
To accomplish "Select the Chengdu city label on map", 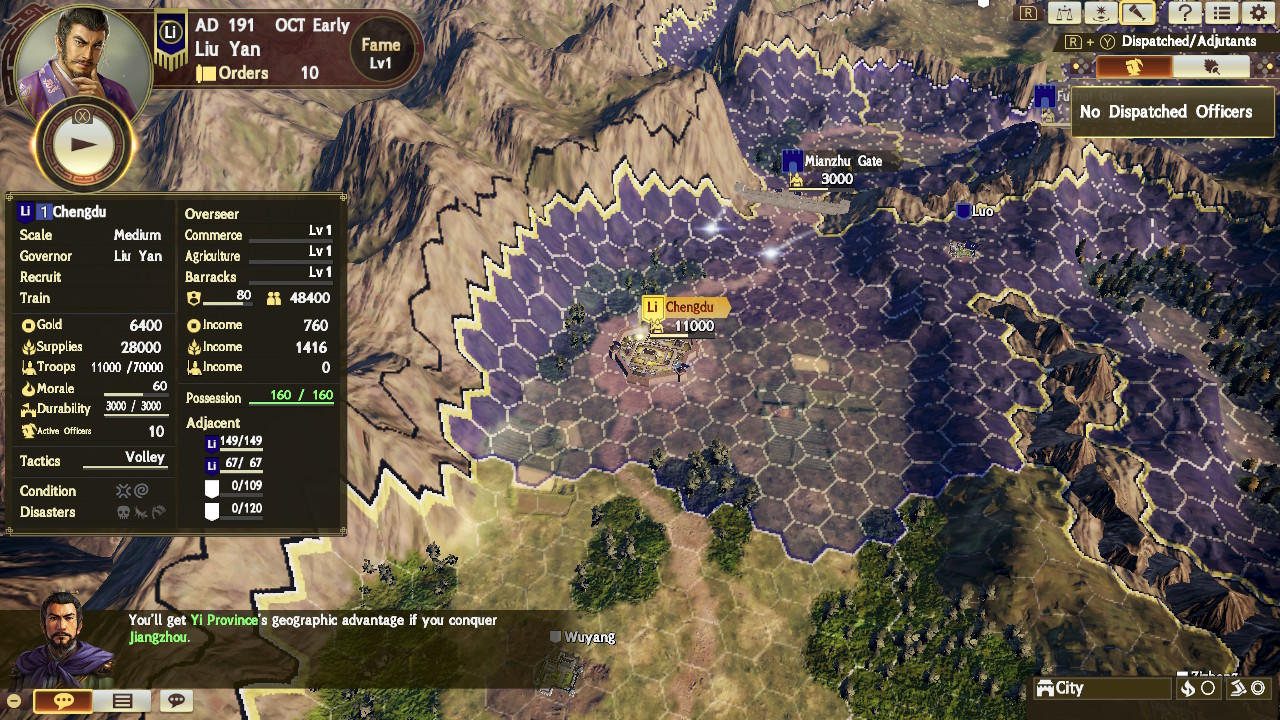I will pos(686,308).
